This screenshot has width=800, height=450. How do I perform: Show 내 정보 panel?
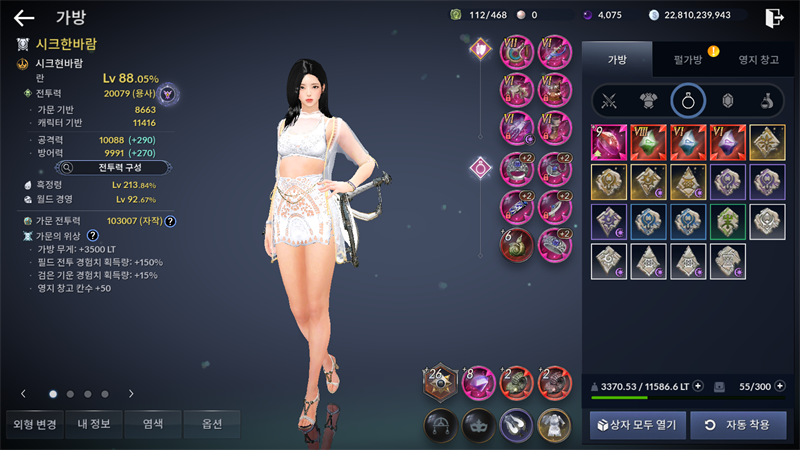coord(94,424)
